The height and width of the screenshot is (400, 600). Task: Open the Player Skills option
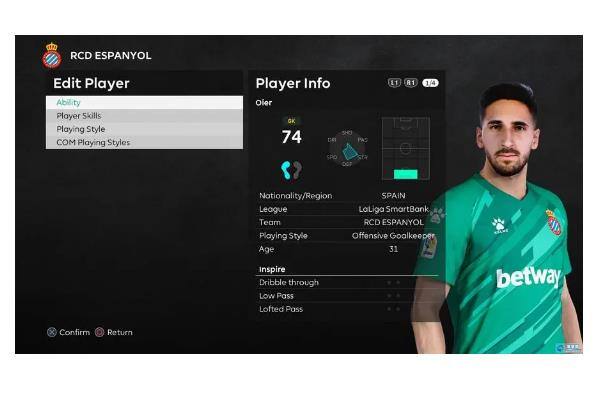[x=143, y=116]
